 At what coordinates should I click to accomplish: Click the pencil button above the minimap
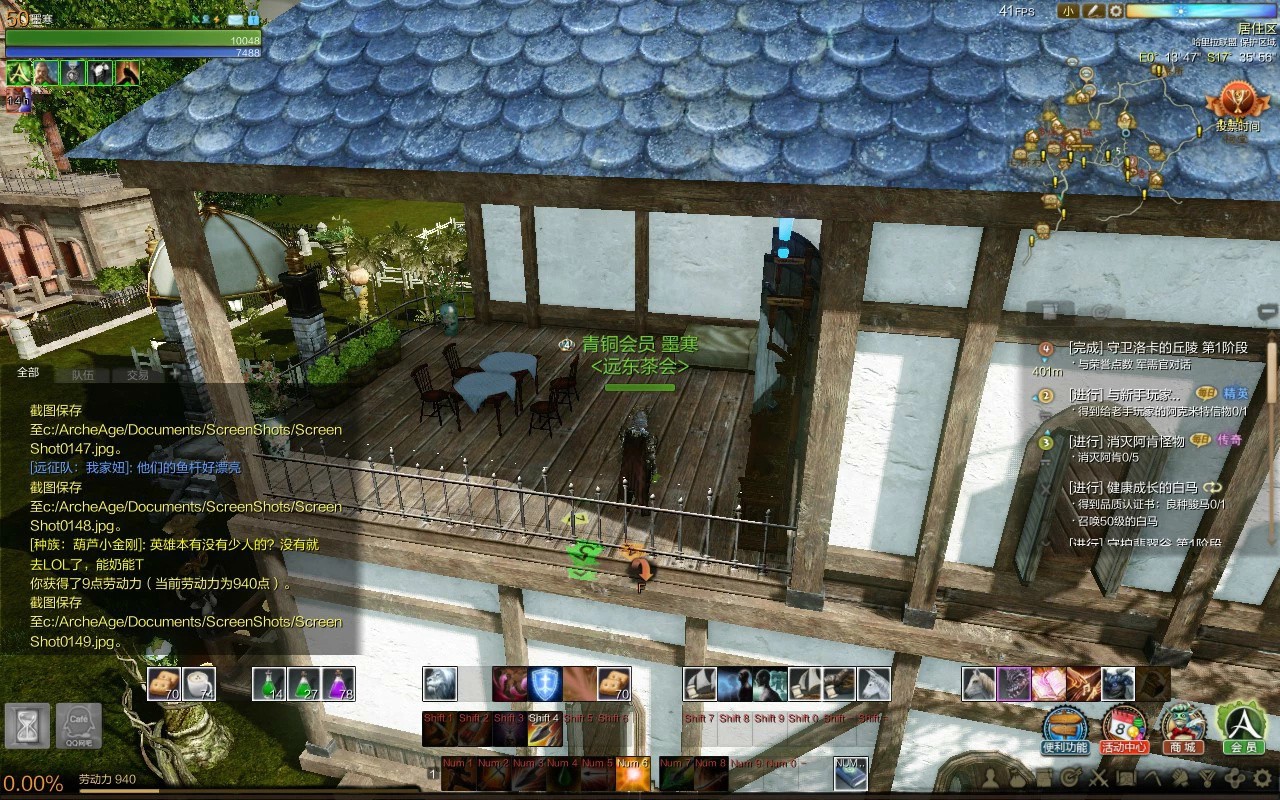coord(1093,11)
